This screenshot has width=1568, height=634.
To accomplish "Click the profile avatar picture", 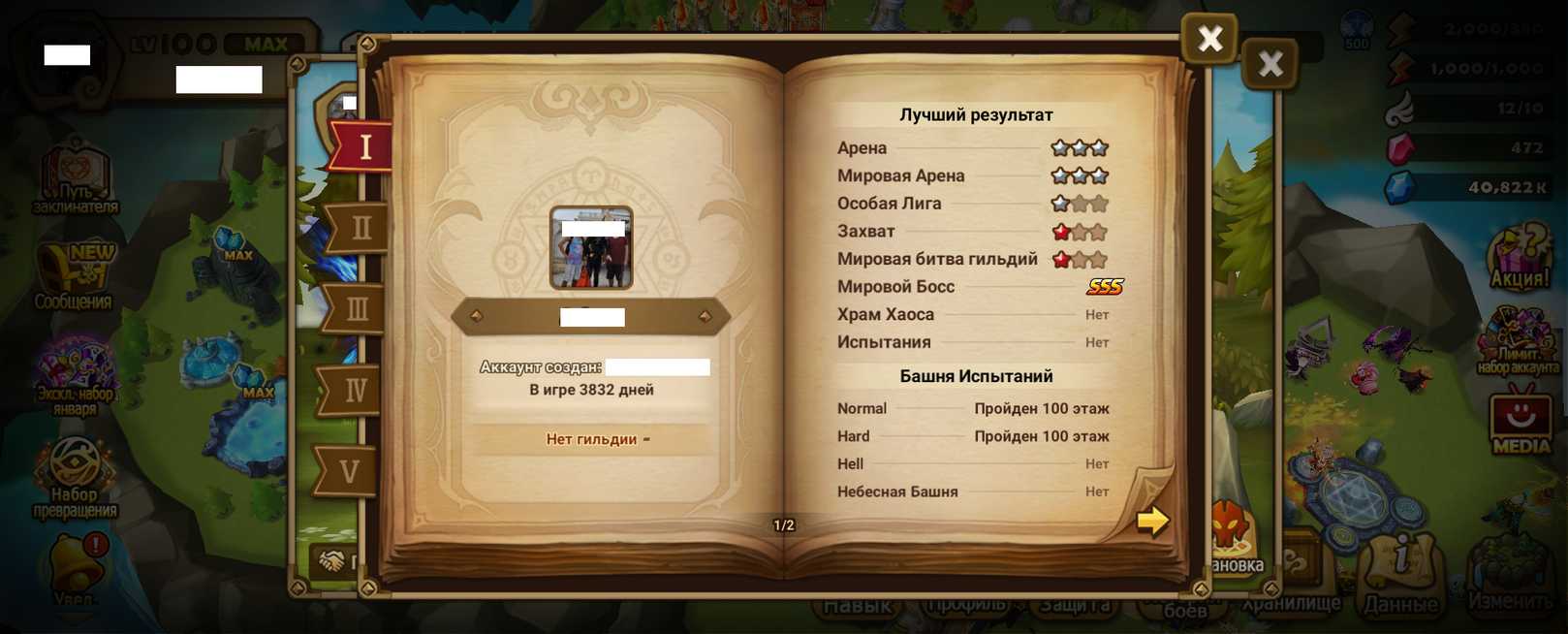I will click(591, 248).
